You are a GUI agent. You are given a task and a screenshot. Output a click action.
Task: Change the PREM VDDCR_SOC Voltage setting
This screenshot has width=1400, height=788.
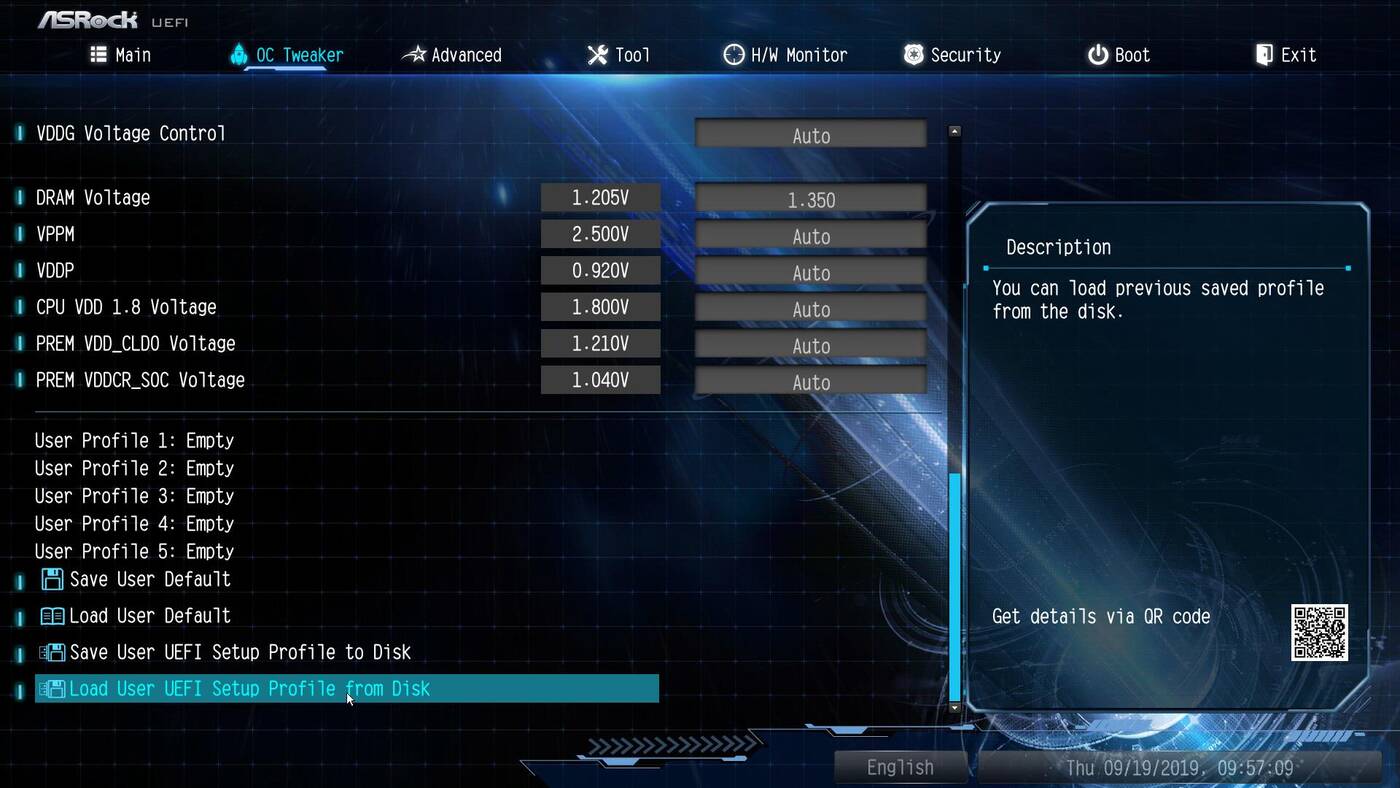810,381
